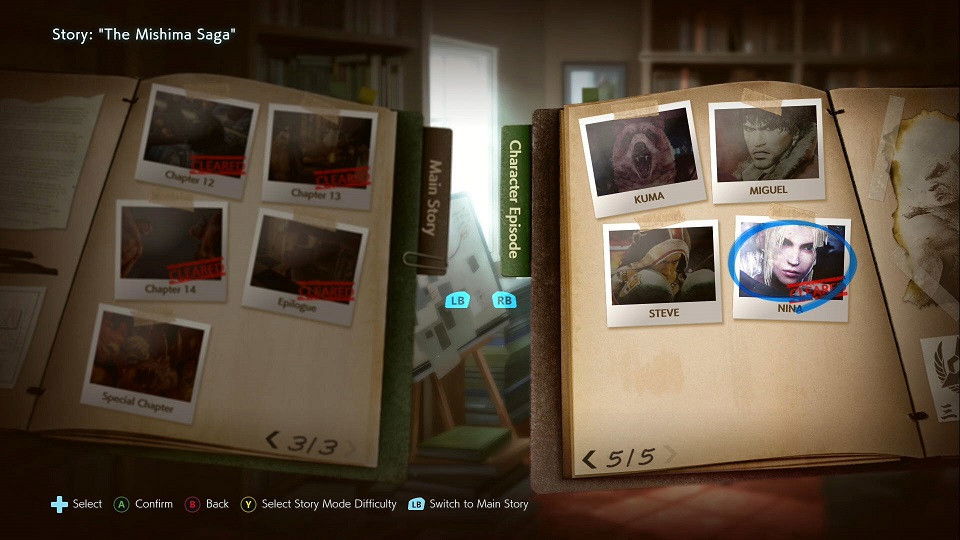Switch to the Character Episode tab
Viewport: 960px width, 540px height.
pos(516,200)
